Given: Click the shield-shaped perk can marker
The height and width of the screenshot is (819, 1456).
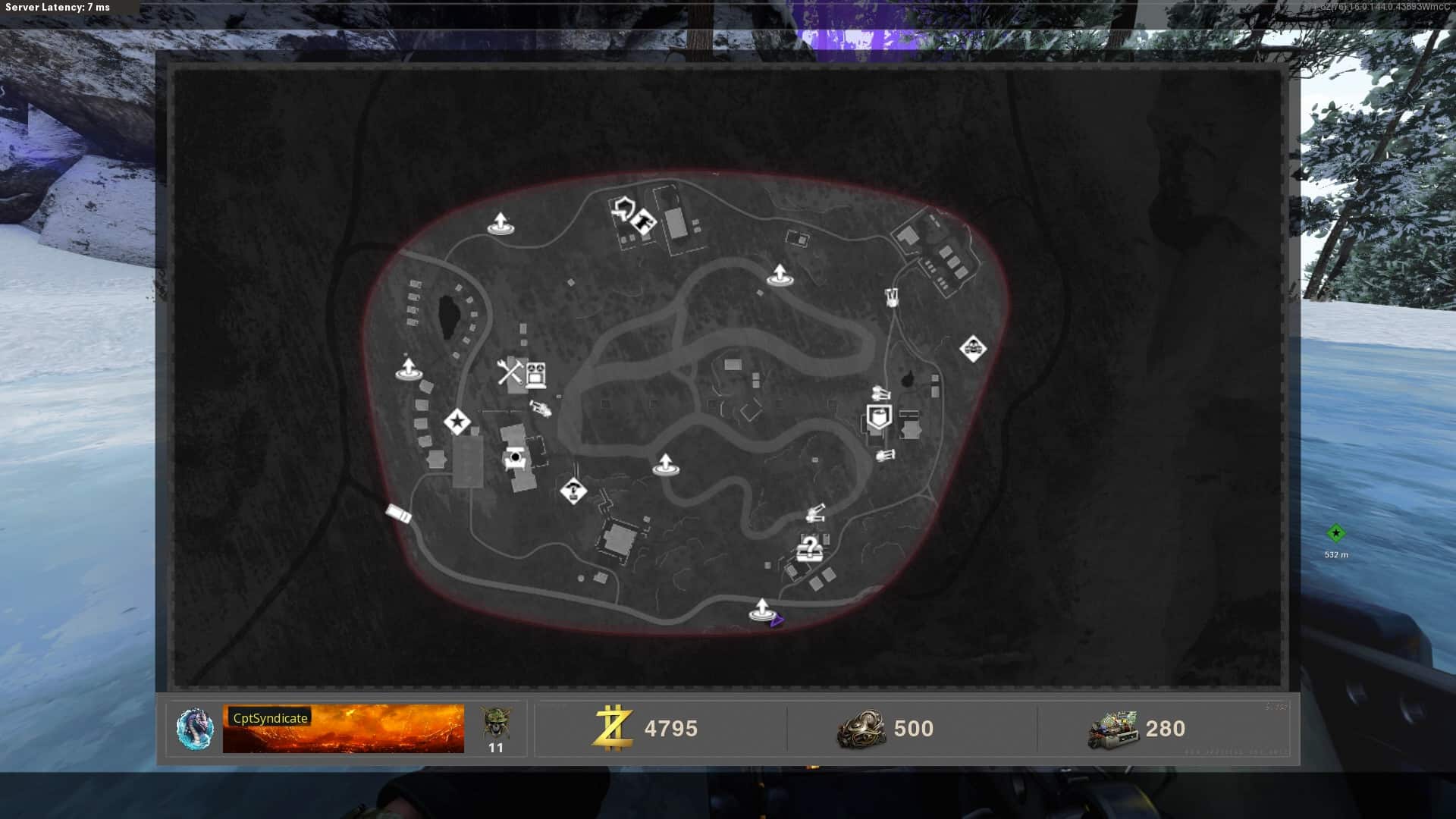Looking at the screenshot, I should click(879, 417).
